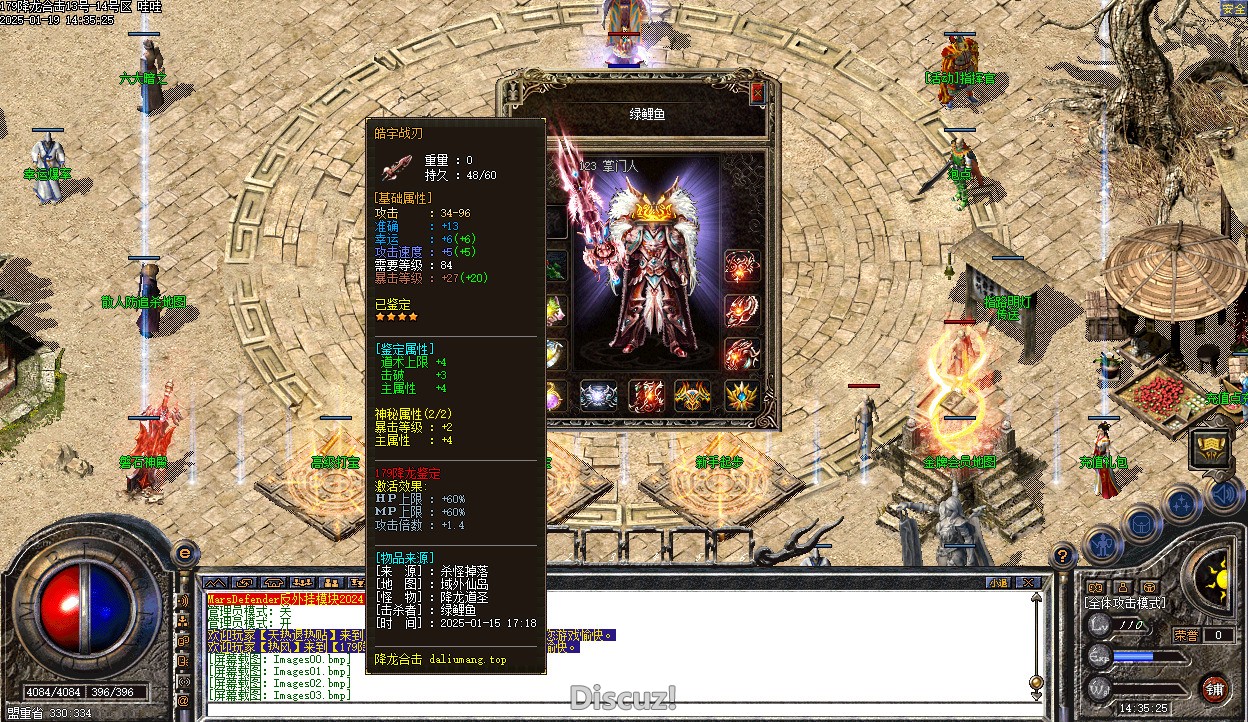Open the 荣誉 honor button
1248x722 pixels.
(x=1187, y=635)
